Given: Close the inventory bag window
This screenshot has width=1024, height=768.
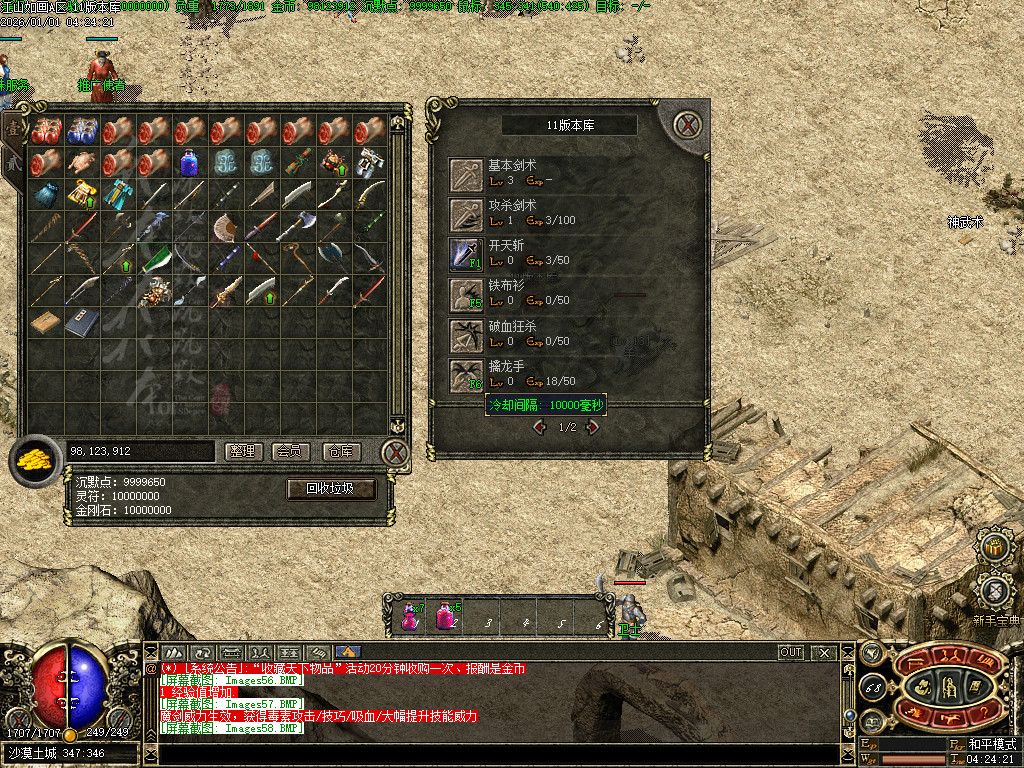Looking at the screenshot, I should (397, 453).
